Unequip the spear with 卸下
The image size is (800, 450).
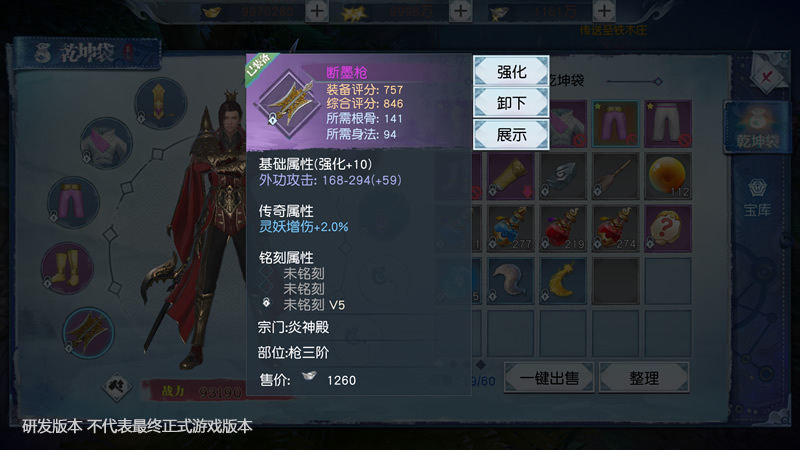510,103
